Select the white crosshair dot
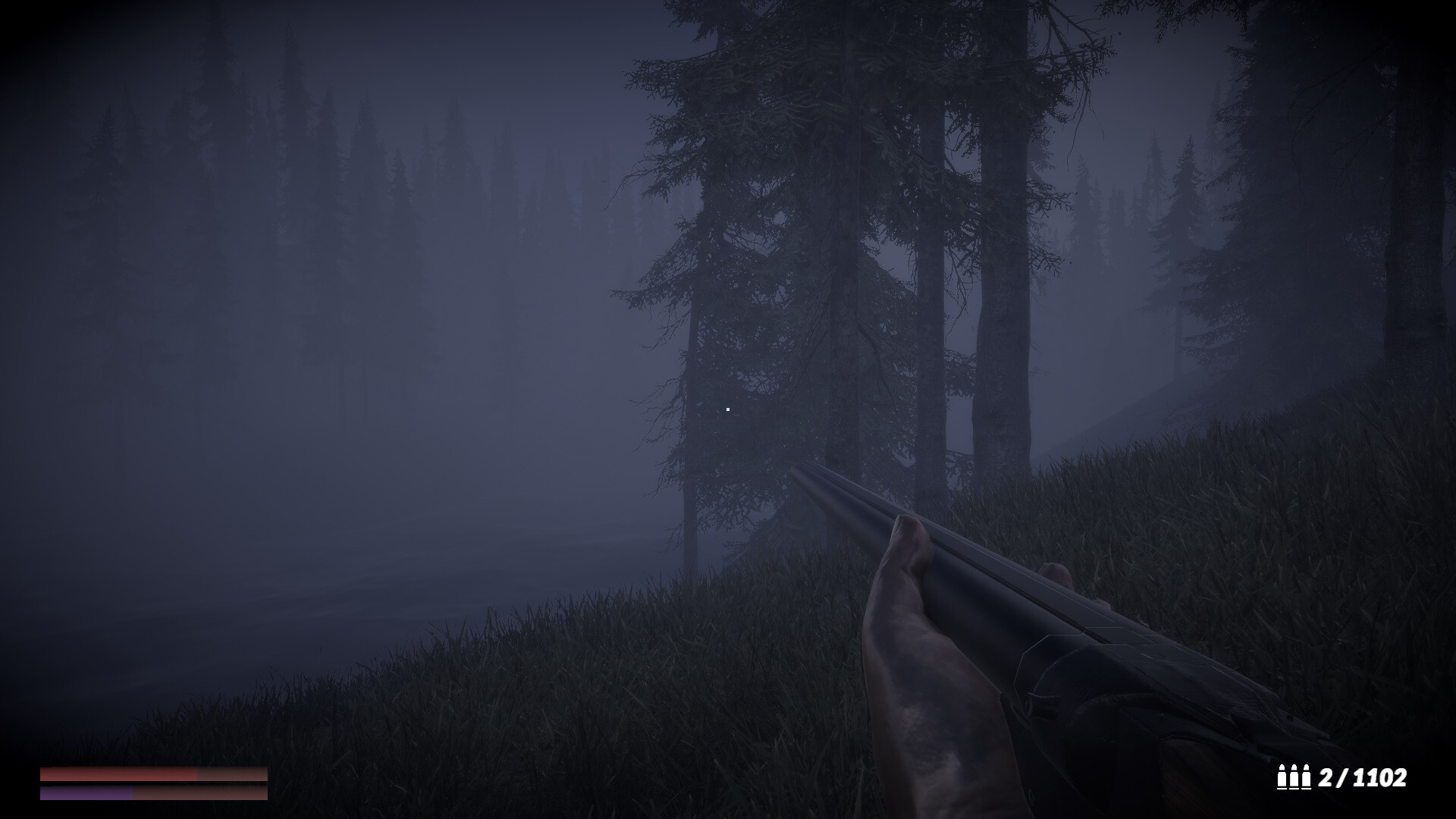 pos(728,409)
